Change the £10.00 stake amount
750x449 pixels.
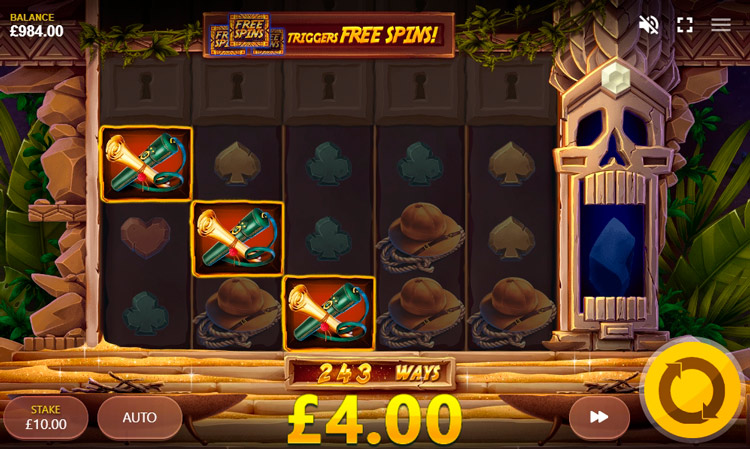(46, 418)
